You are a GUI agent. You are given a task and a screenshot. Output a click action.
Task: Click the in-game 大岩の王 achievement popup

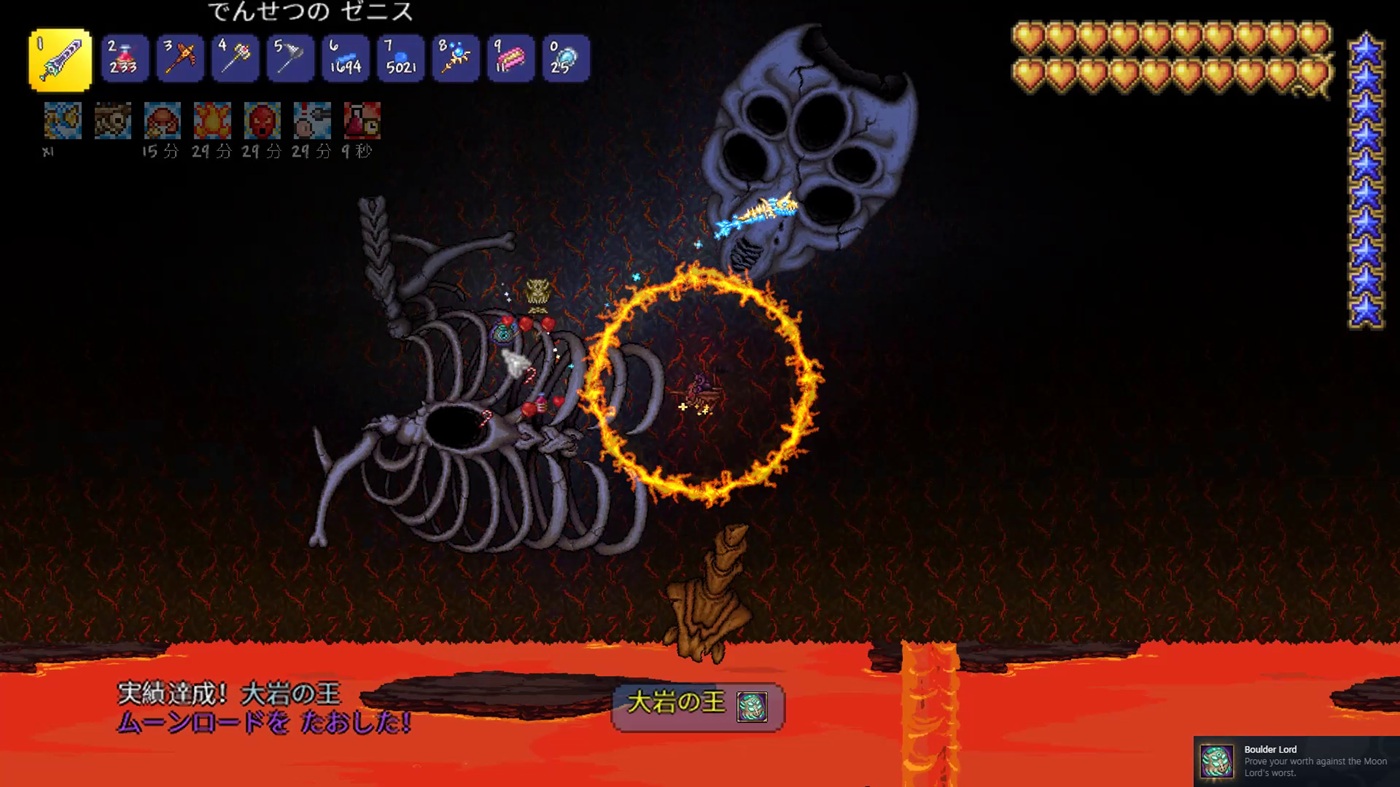tap(697, 706)
